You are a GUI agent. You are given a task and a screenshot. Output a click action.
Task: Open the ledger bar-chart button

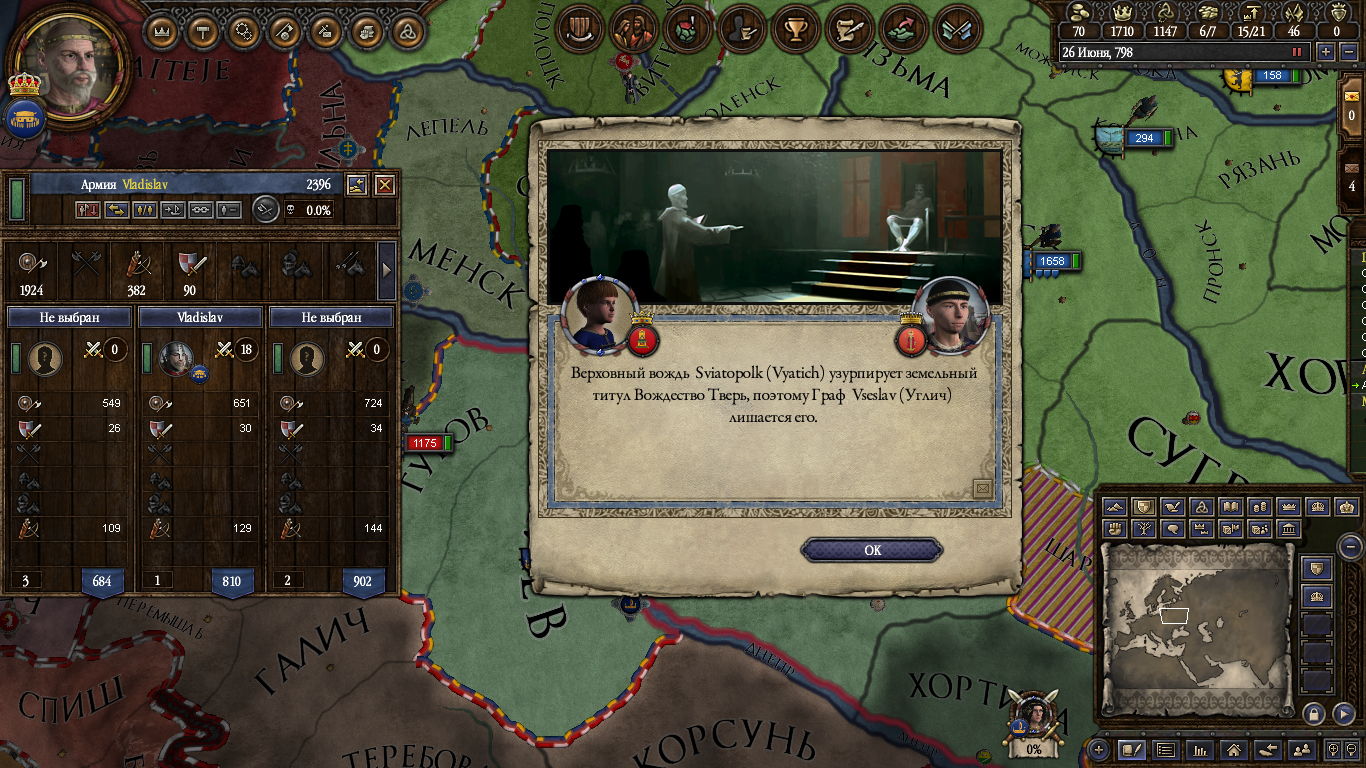click(1199, 749)
